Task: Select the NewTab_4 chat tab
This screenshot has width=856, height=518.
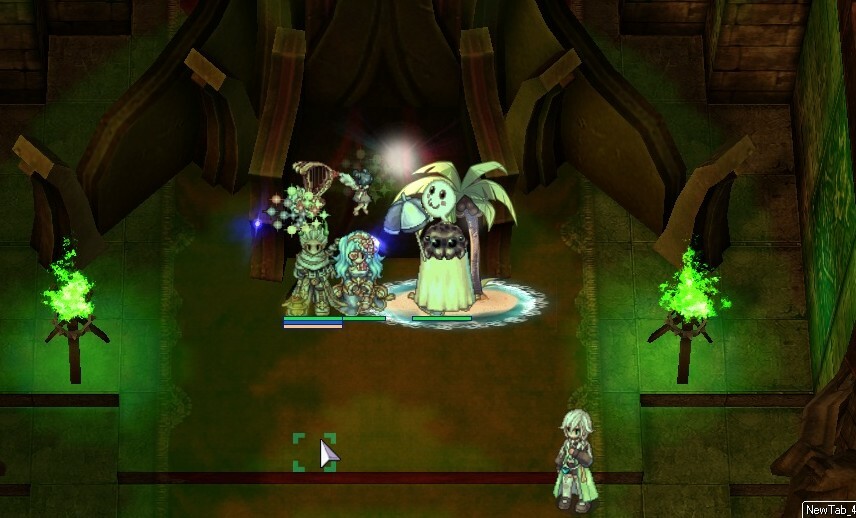Action: (x=829, y=509)
